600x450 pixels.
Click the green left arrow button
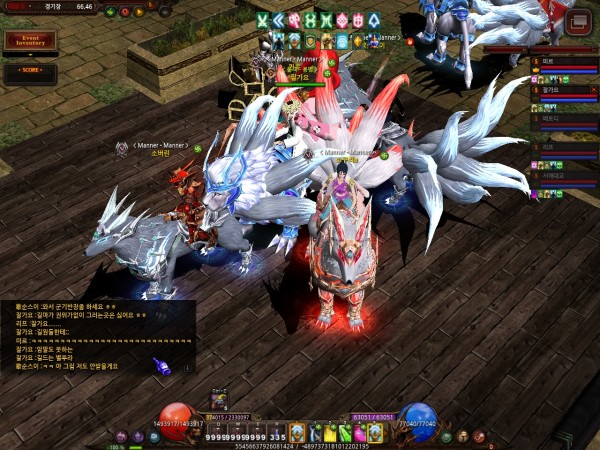click(109, 12)
